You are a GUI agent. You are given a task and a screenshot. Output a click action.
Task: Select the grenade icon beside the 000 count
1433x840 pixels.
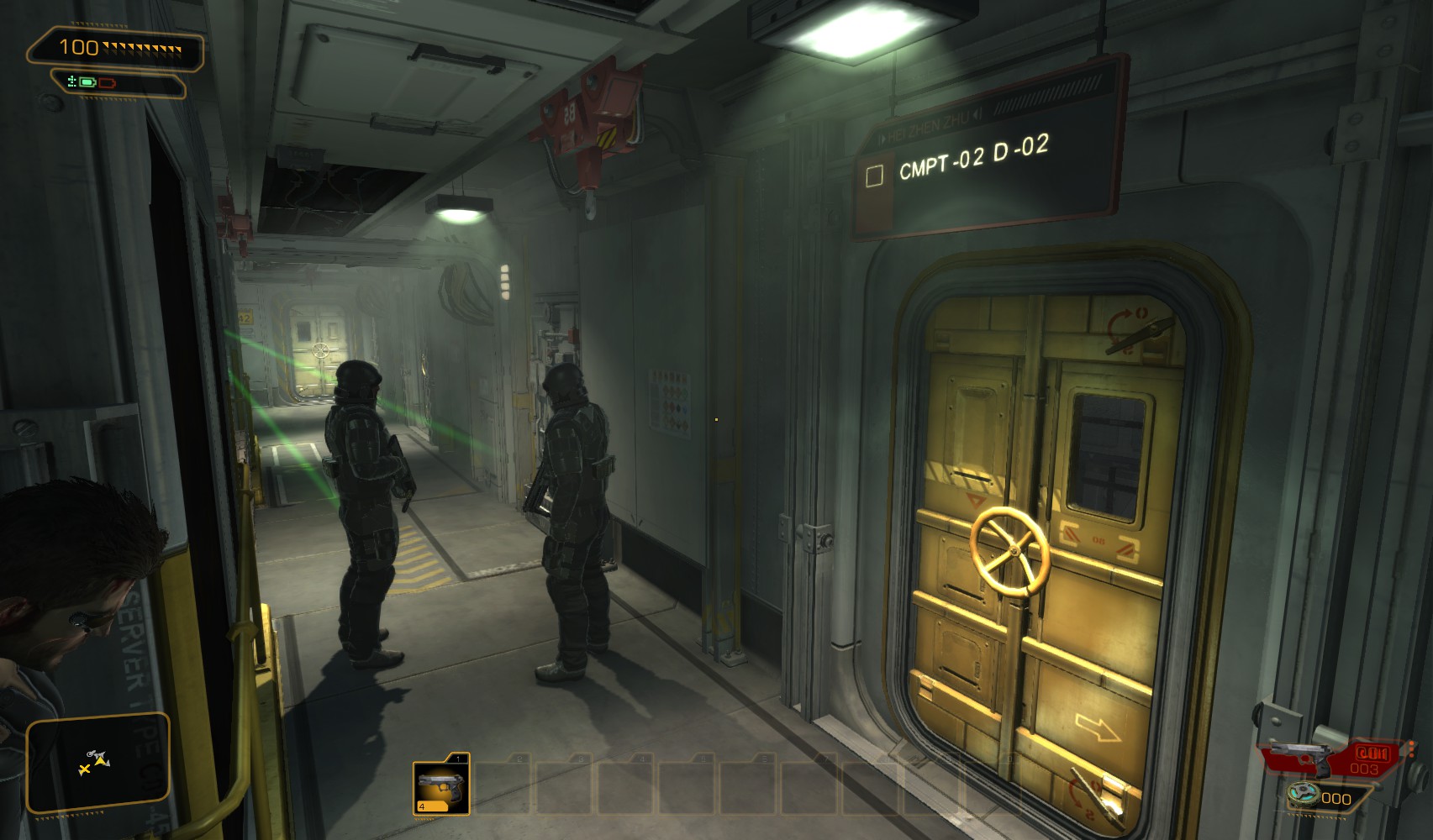pyautogui.click(x=1304, y=793)
